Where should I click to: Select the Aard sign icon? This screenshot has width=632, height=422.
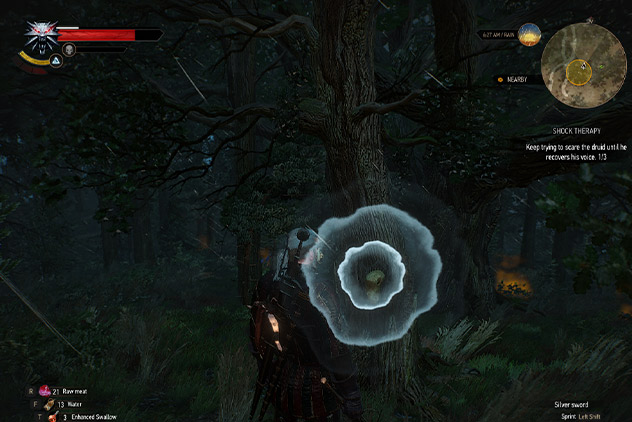tap(56, 61)
